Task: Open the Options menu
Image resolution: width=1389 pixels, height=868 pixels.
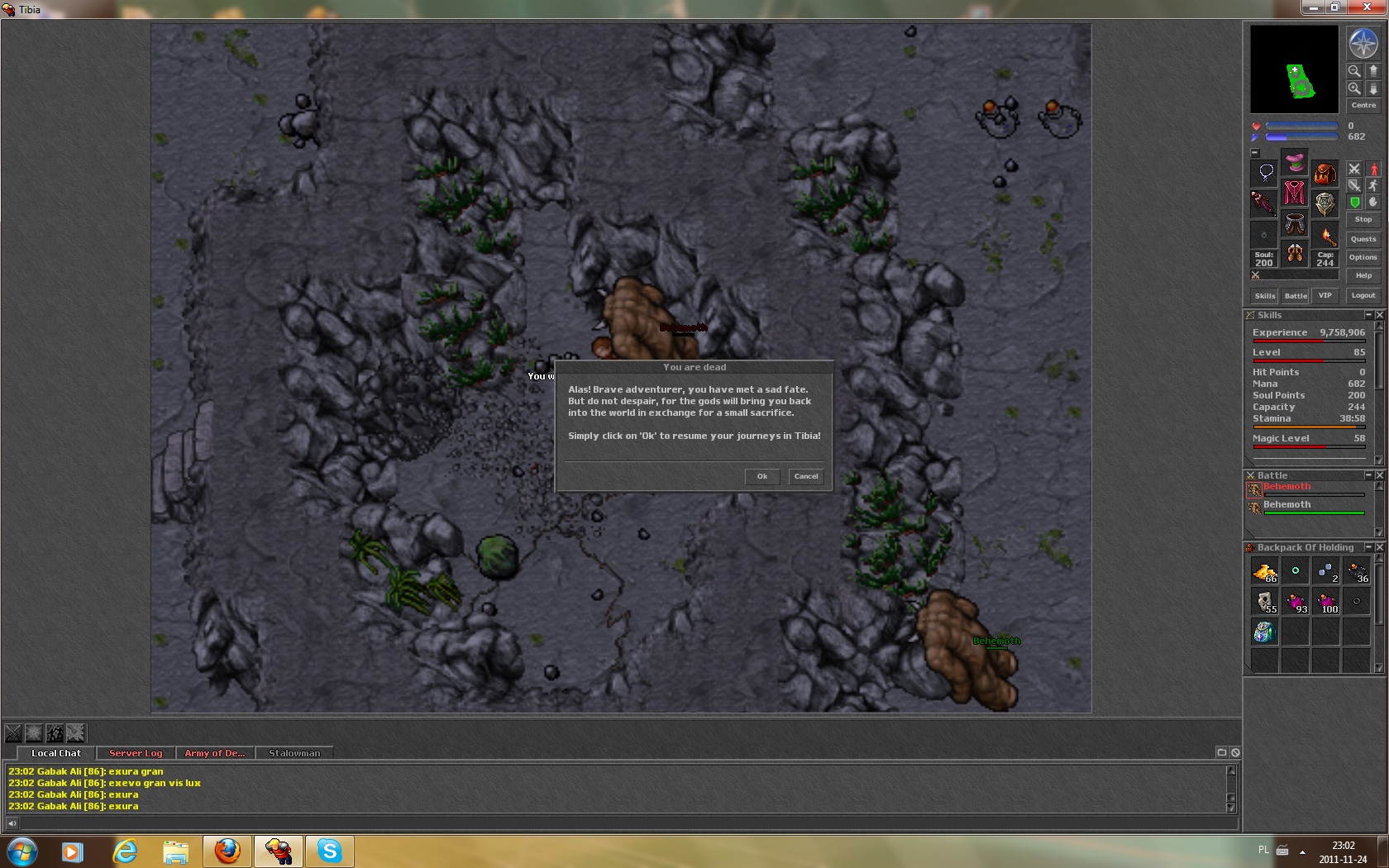Action: (x=1363, y=257)
